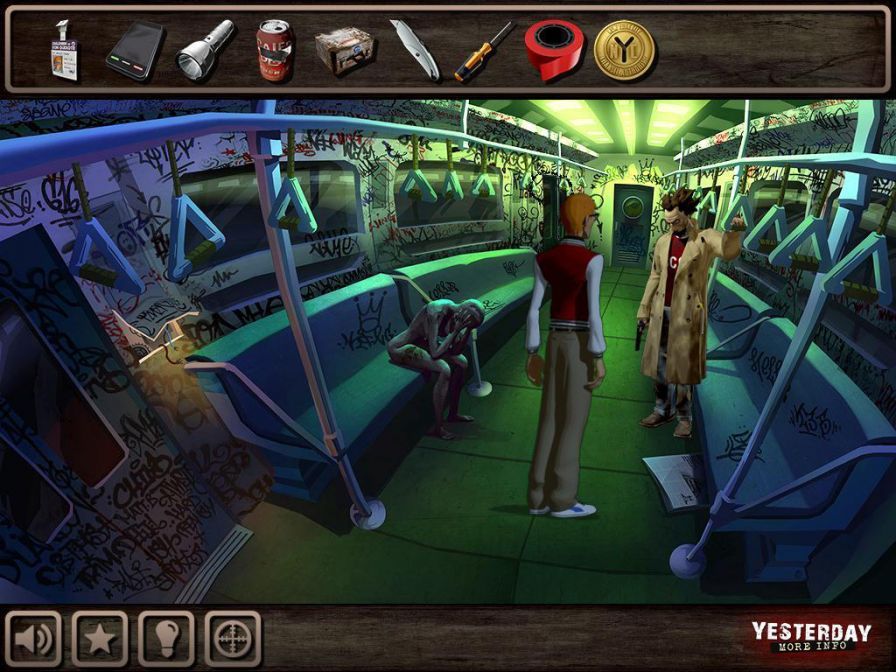896x672 pixels.
Task: Toggle sound with the speaker button
Action: coord(34,639)
